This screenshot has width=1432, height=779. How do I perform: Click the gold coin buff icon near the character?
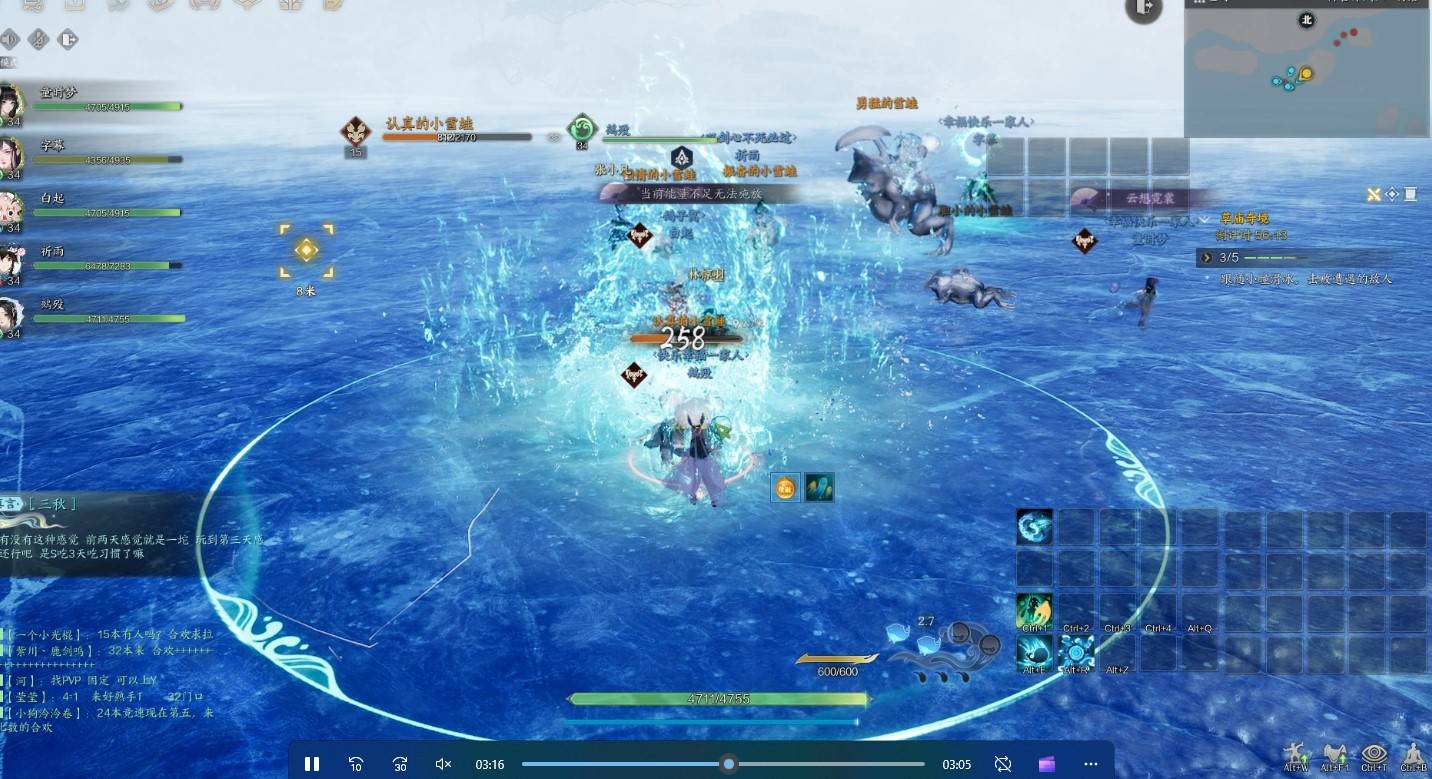785,488
